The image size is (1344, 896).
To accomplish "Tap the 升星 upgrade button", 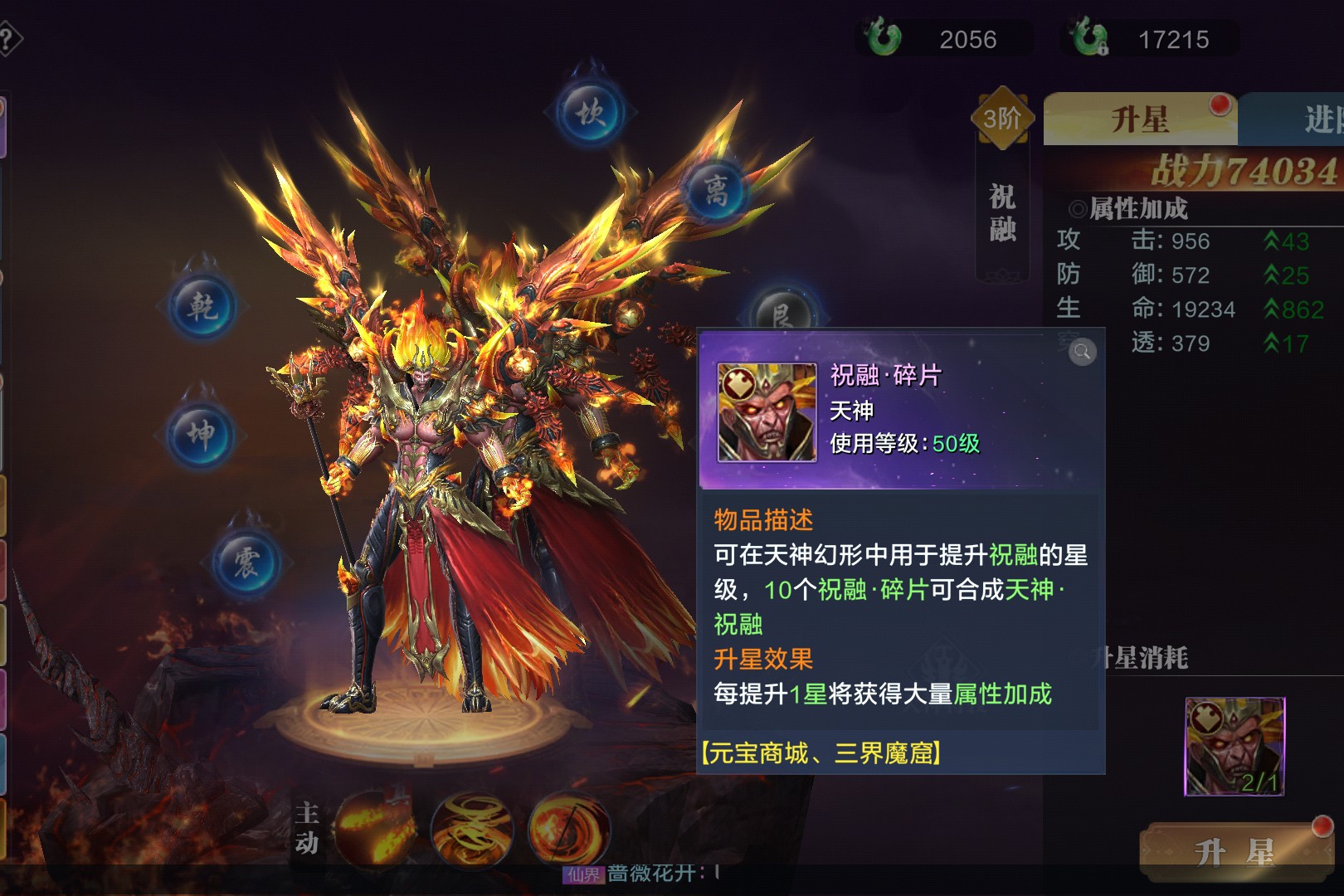I will tap(1234, 851).
